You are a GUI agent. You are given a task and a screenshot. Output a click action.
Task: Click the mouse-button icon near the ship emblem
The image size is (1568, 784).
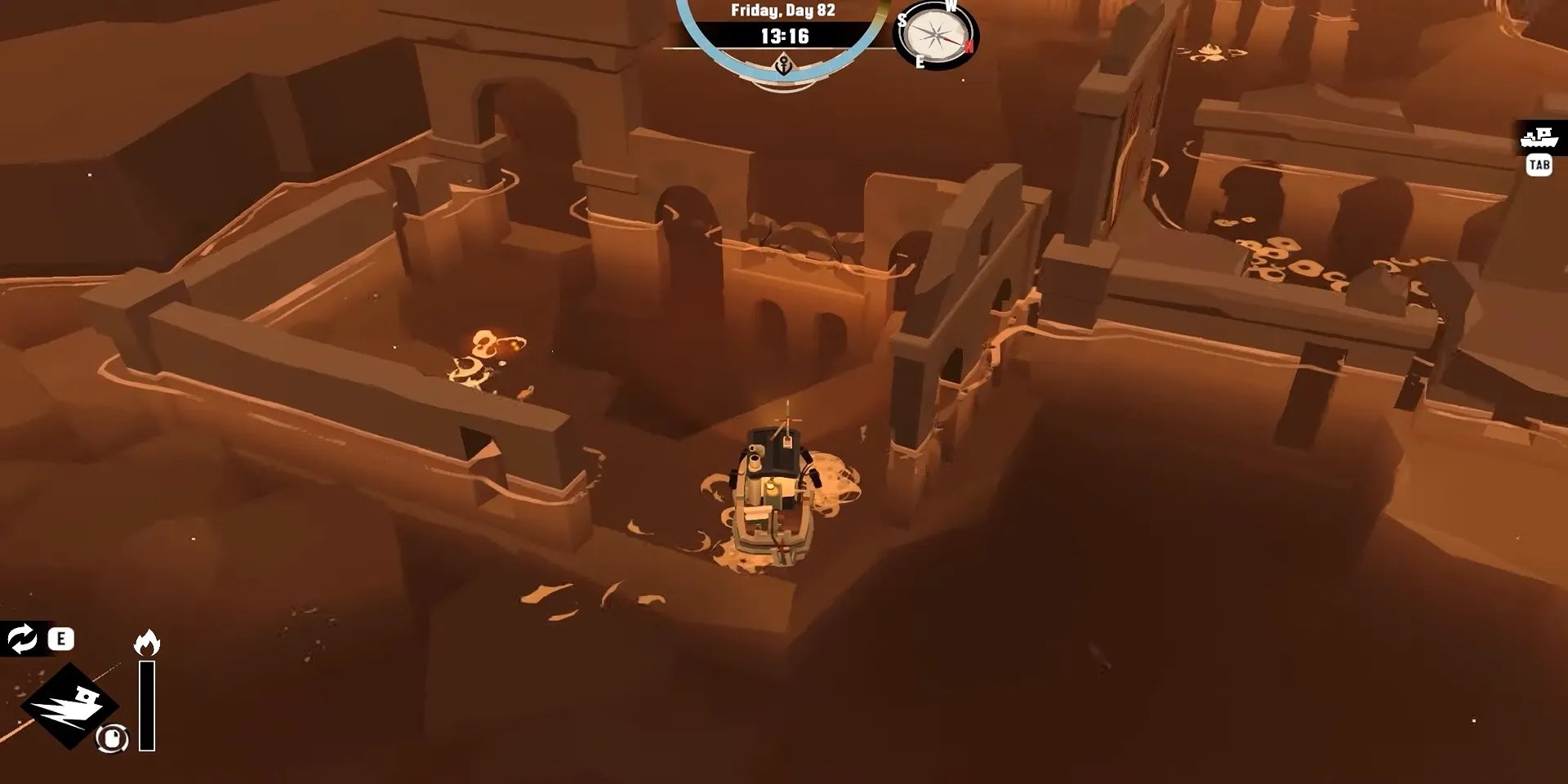click(x=112, y=738)
